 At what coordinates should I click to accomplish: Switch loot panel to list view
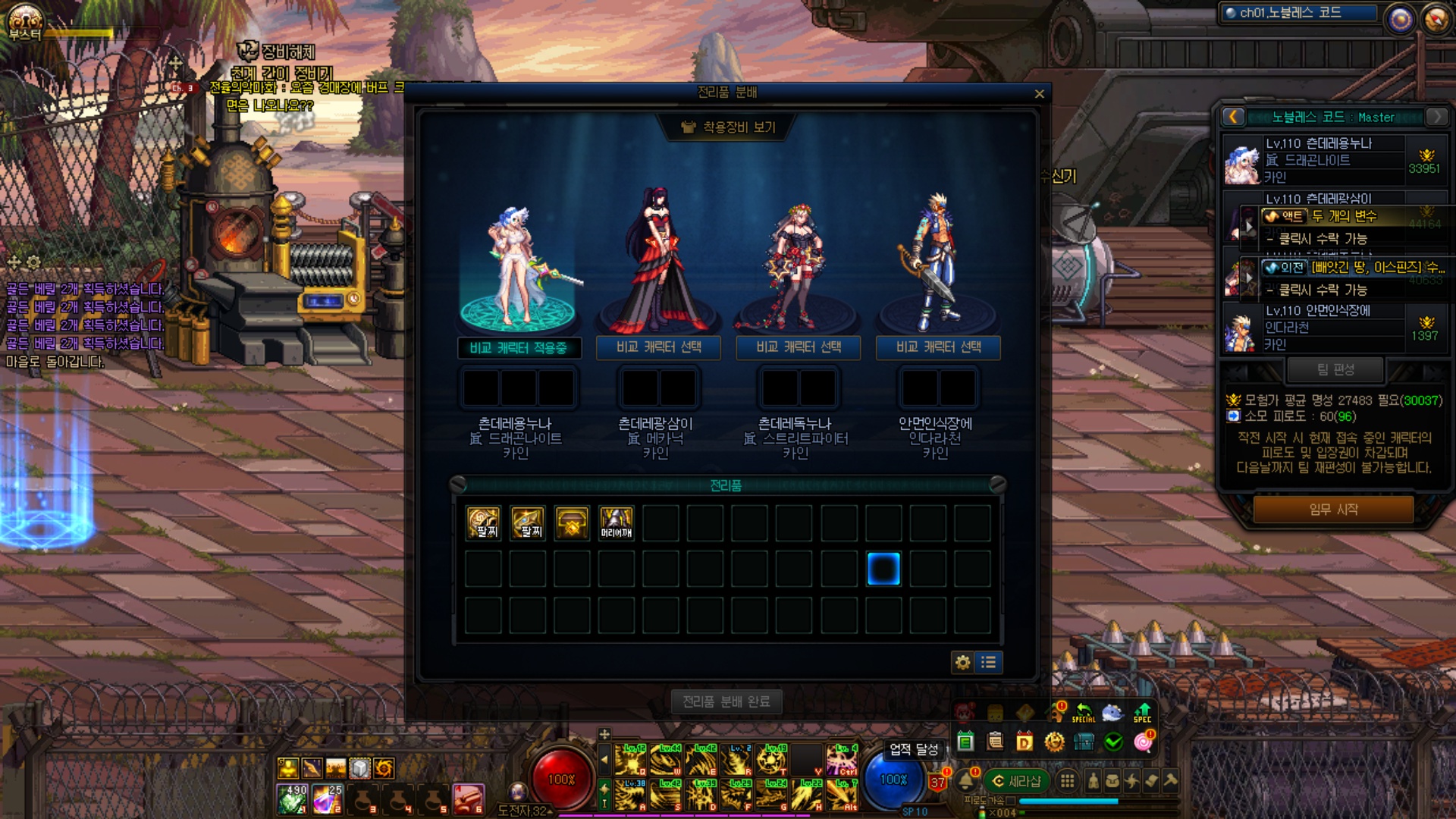[989, 662]
